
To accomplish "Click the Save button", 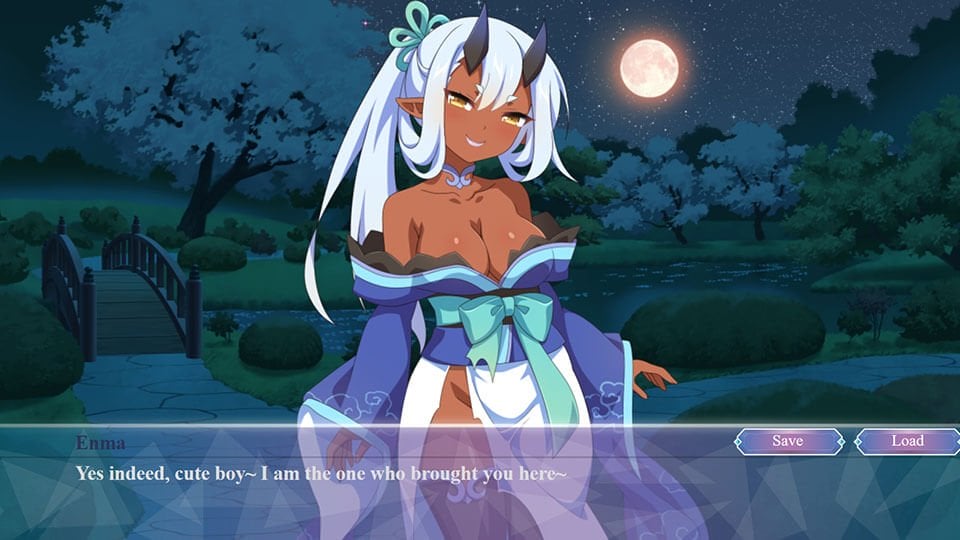I will [x=789, y=441].
